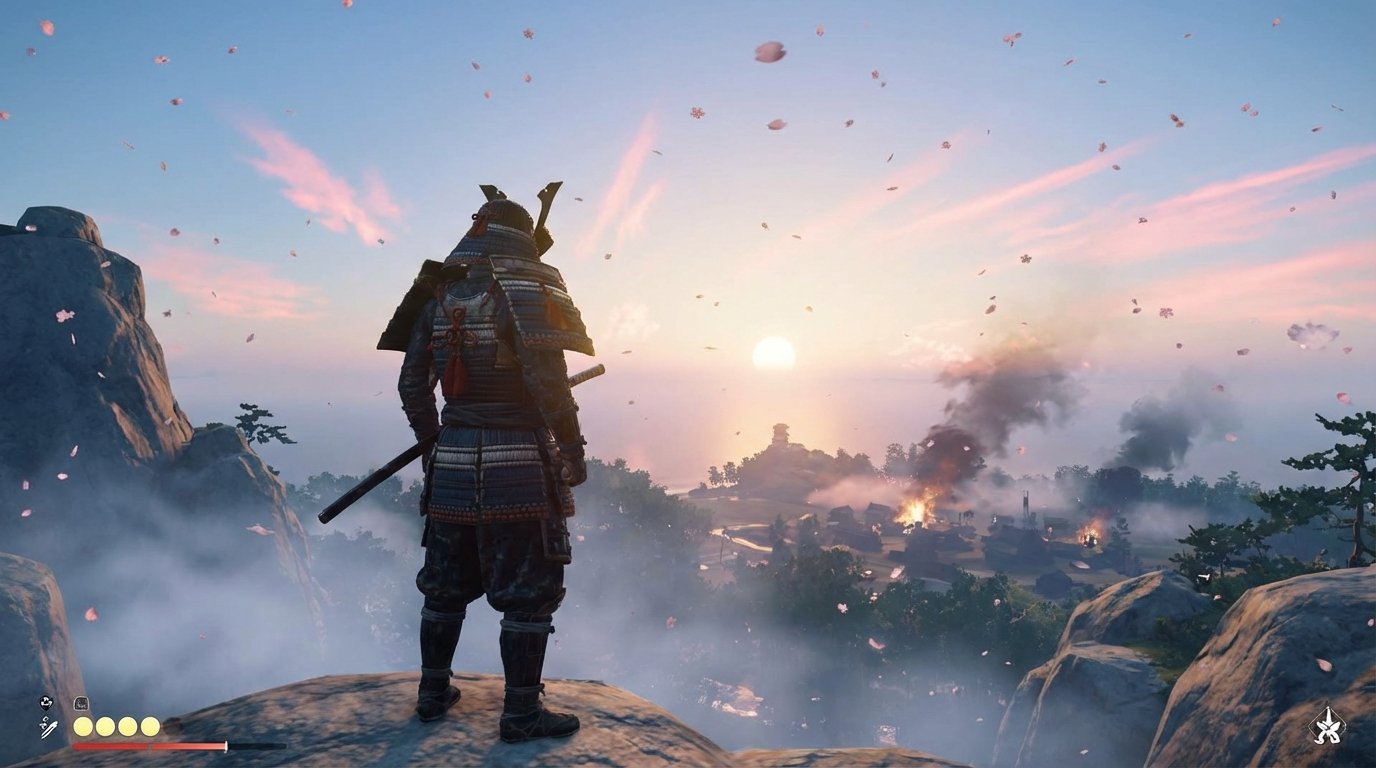1376x768 pixels.
Task: Select the dark stance icon above the tool slot
Action: [x=44, y=702]
